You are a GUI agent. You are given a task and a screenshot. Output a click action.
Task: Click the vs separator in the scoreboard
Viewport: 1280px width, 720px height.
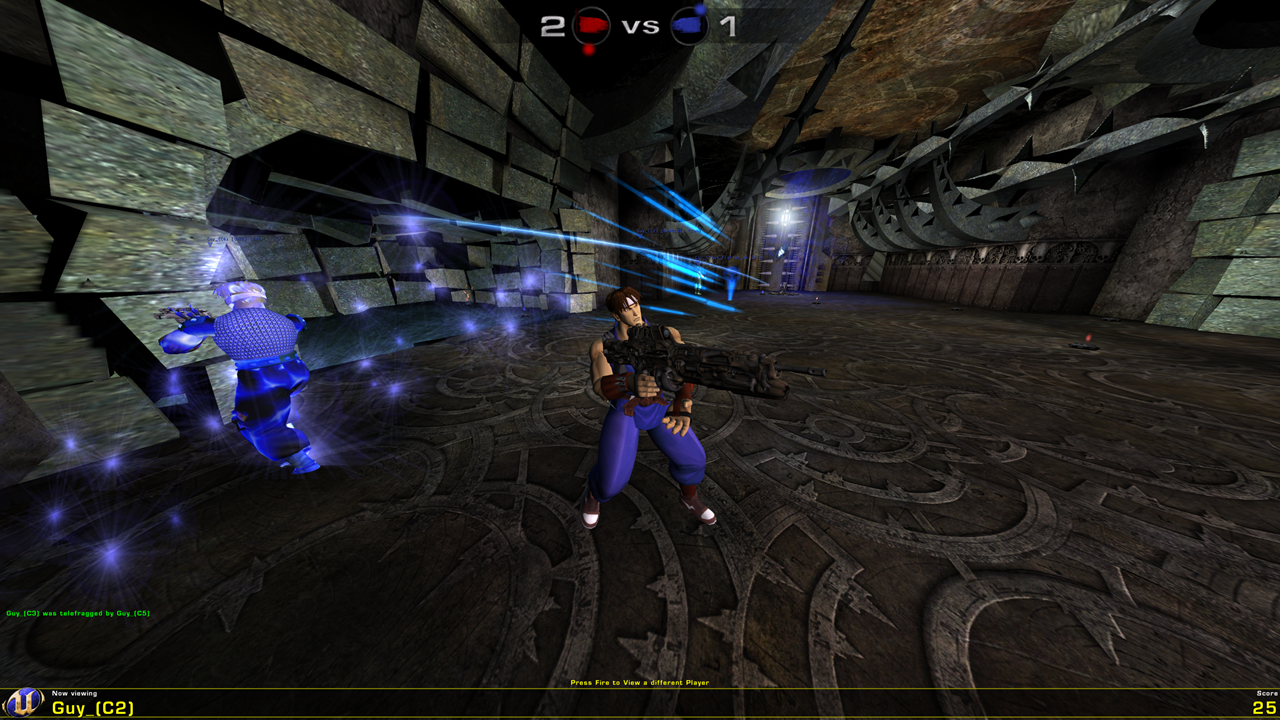point(640,27)
